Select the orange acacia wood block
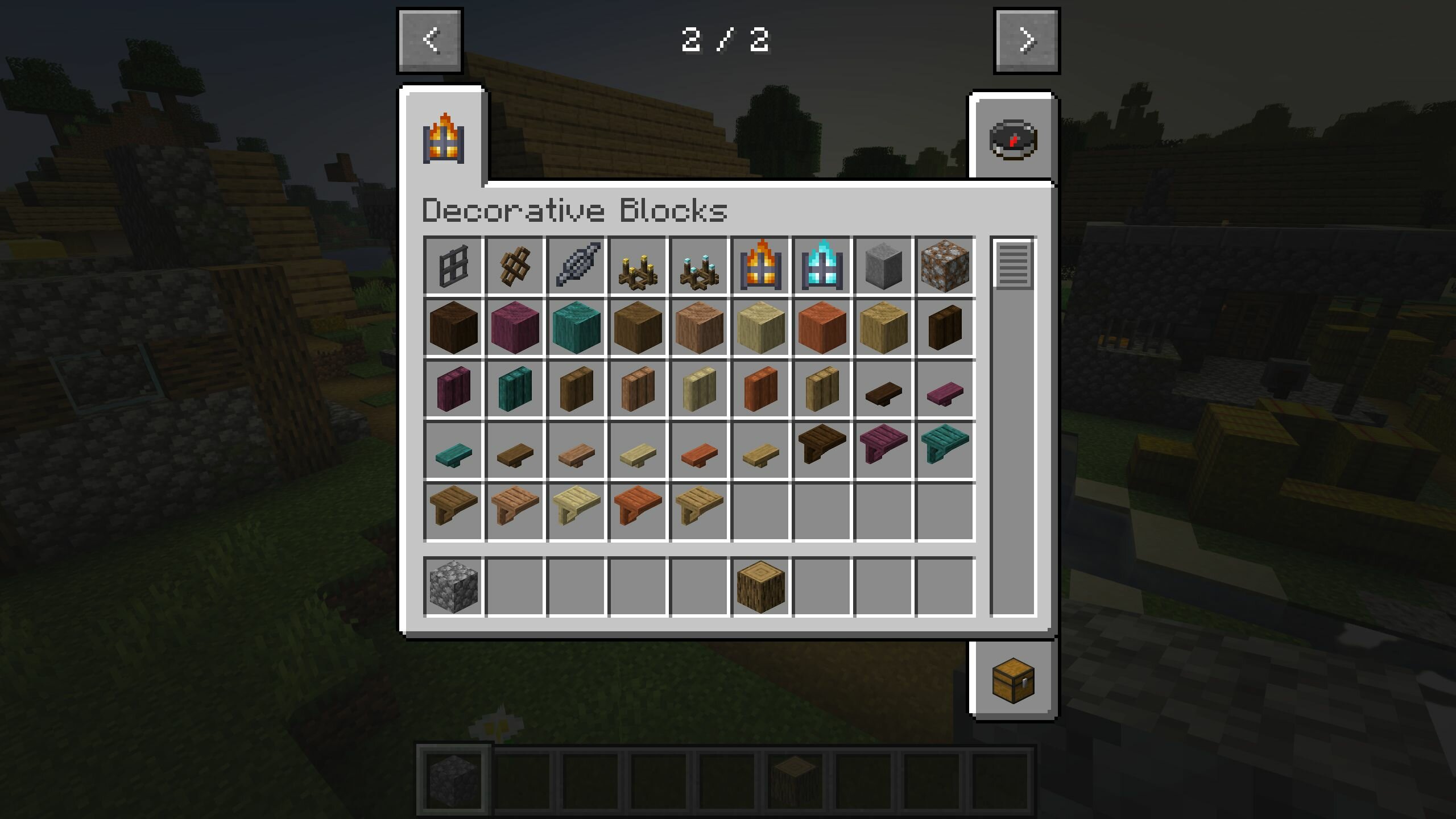1456x819 pixels. coord(822,327)
